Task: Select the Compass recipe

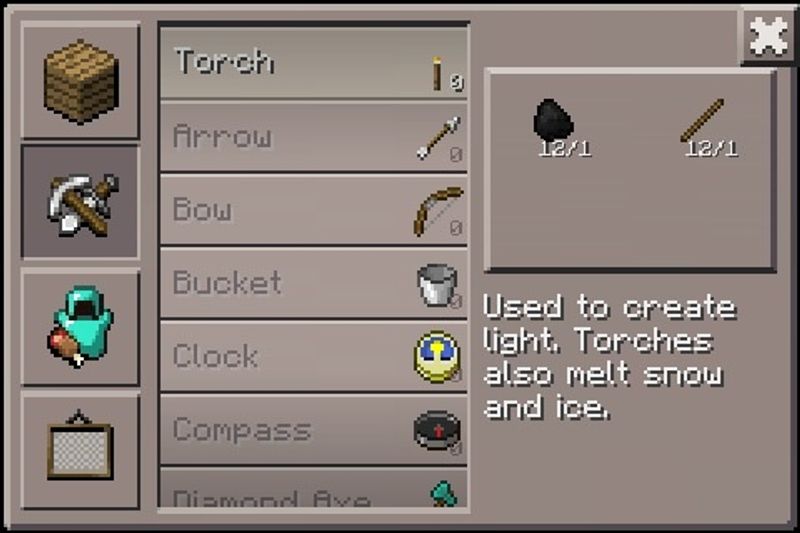Action: [x=313, y=431]
